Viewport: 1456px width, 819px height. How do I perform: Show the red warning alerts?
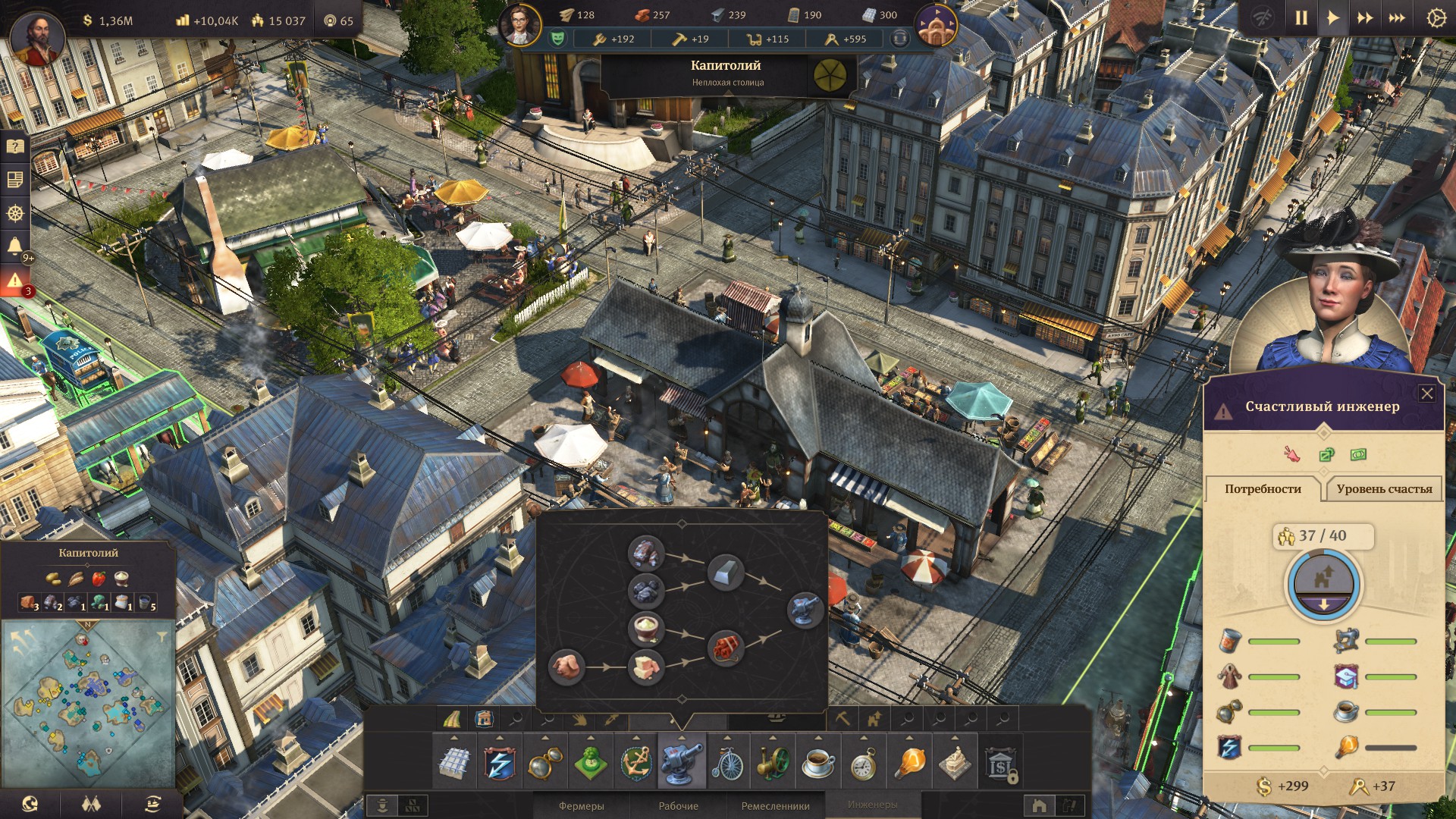(14, 281)
